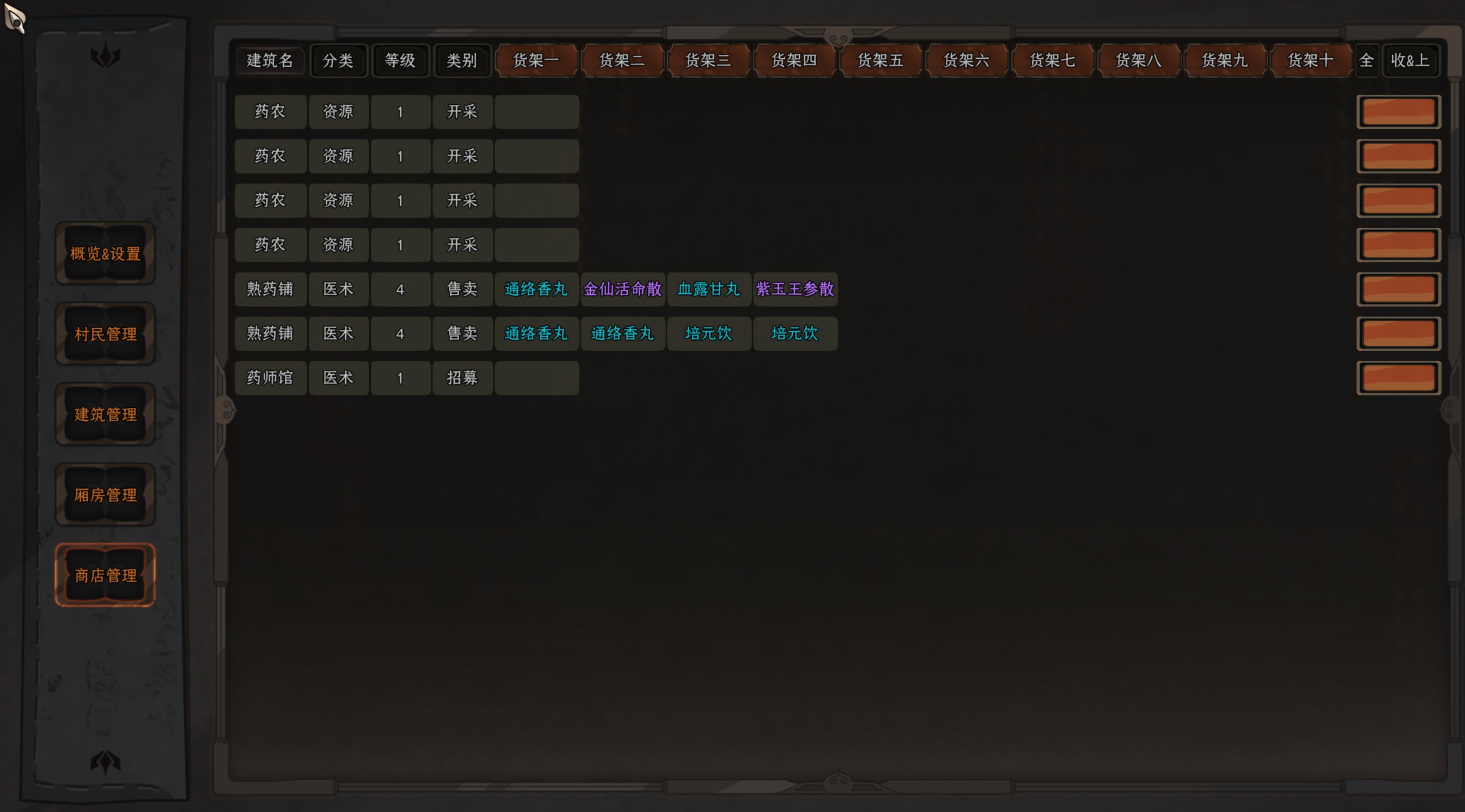Click the 货架十 shelf header
1465x812 pixels.
point(1311,61)
